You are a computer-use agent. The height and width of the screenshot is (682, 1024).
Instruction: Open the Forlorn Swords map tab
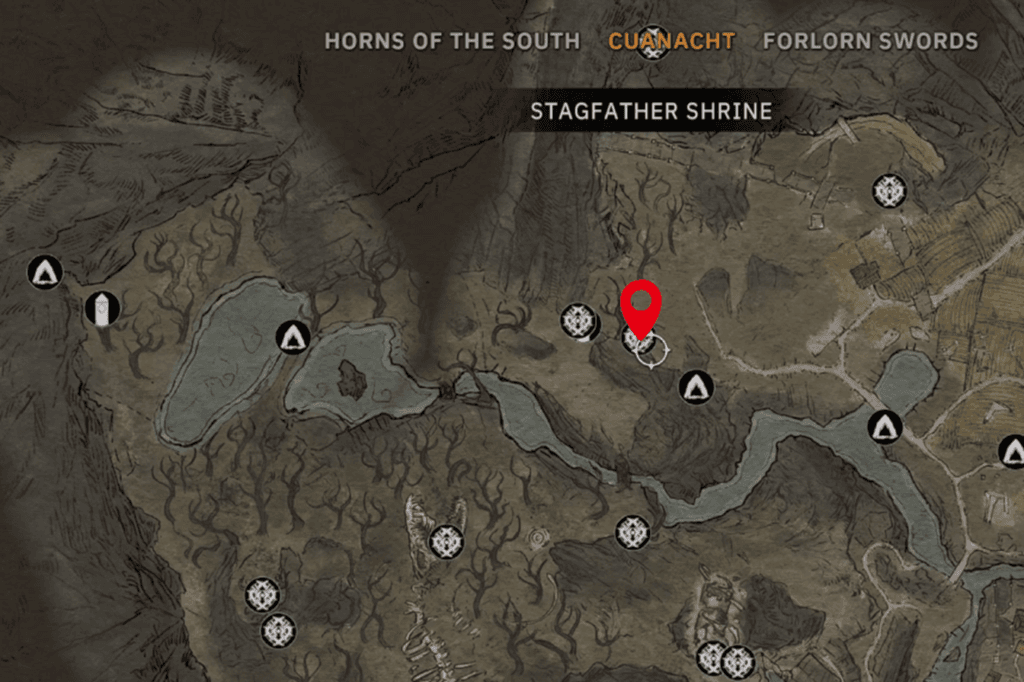click(870, 41)
